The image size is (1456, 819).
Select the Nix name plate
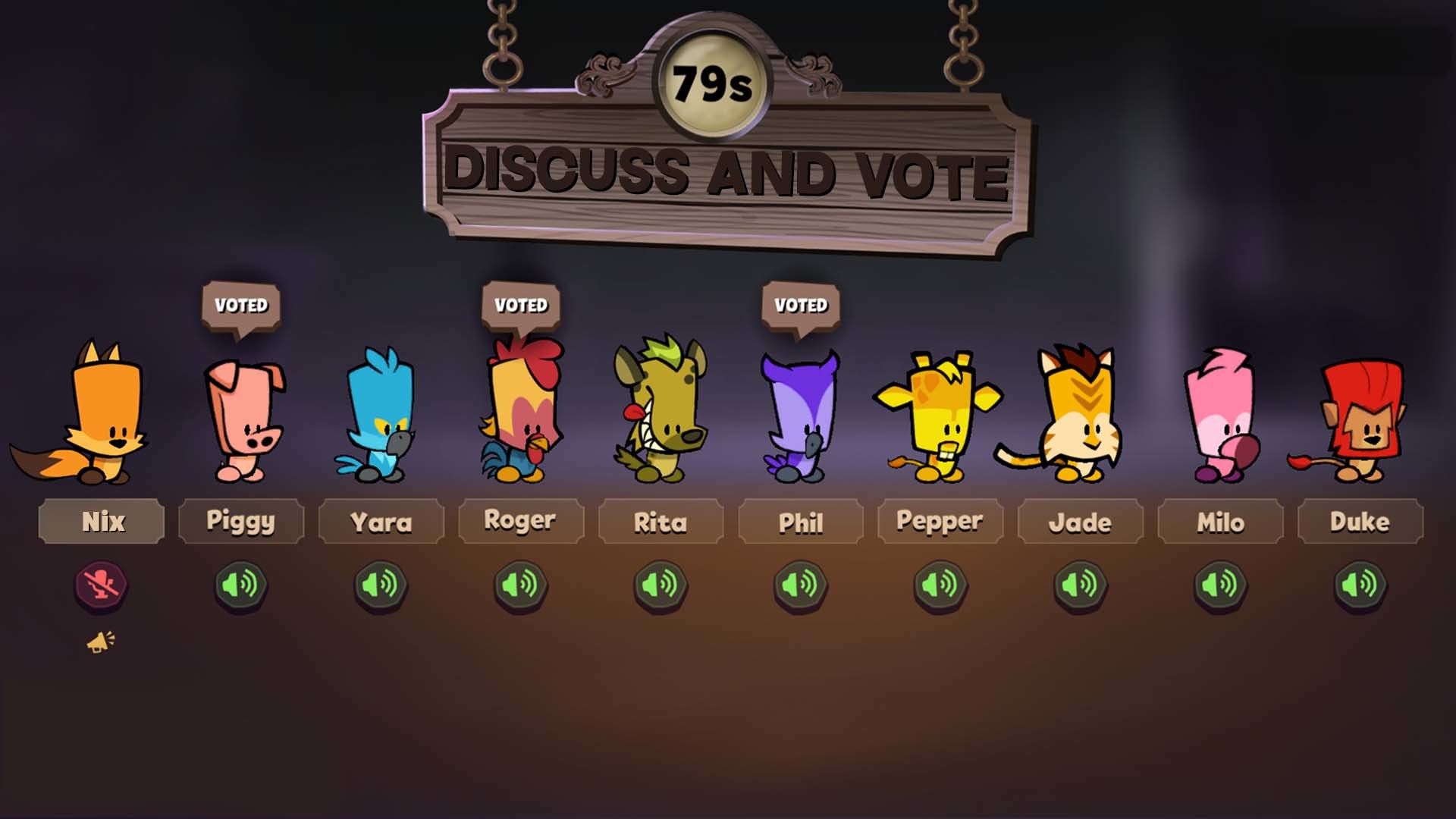coord(101,521)
